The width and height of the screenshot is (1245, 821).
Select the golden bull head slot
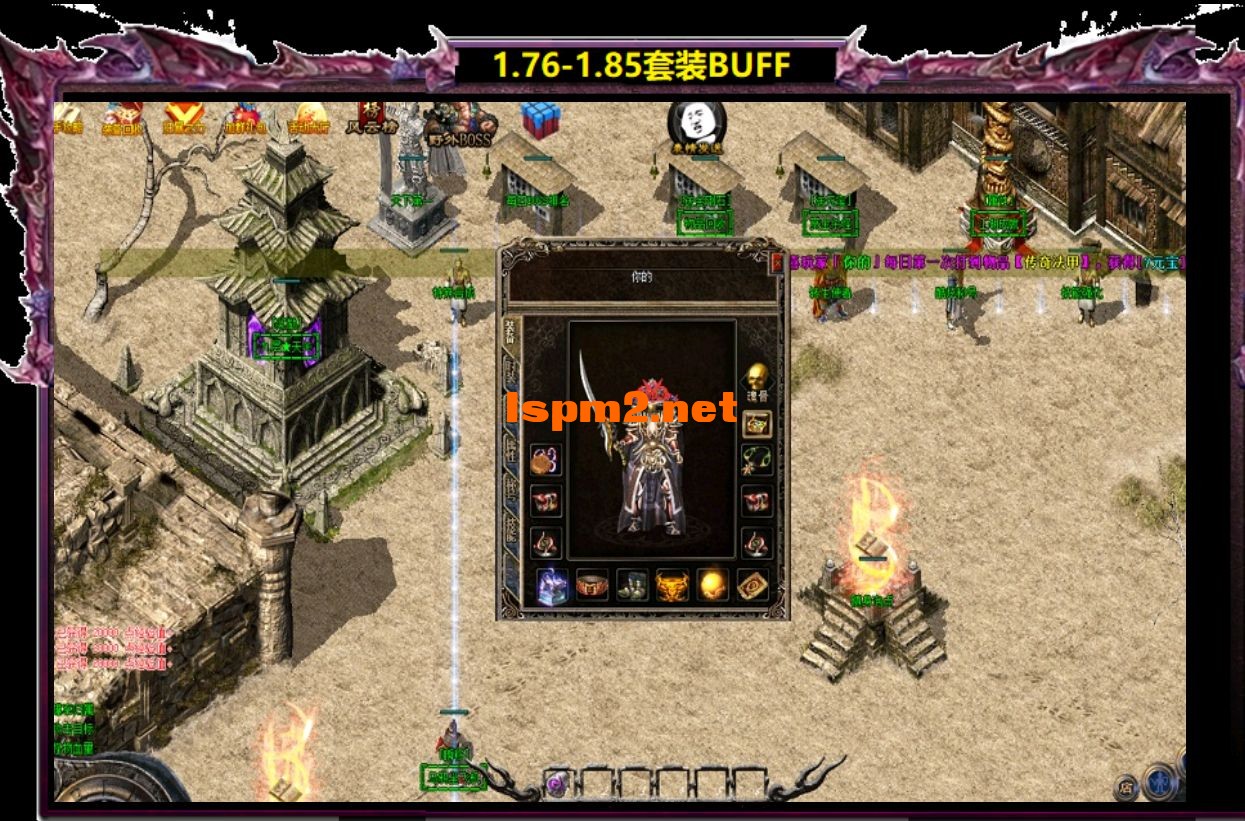coord(671,584)
